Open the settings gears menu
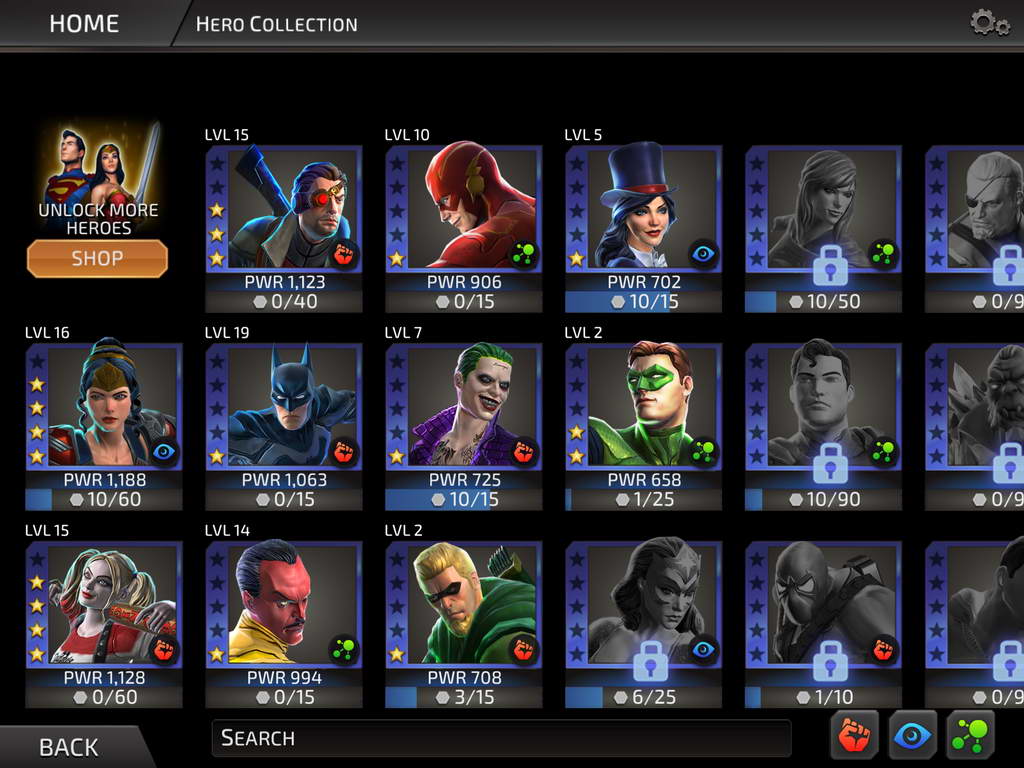Screen dimensions: 1024x768 pos(989,23)
